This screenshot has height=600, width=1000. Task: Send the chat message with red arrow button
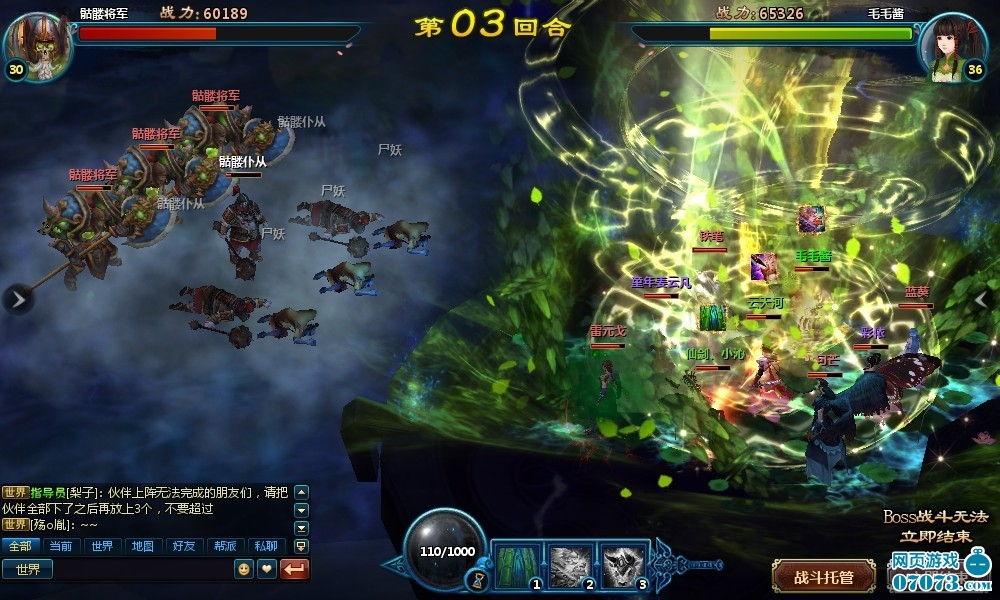[296, 569]
